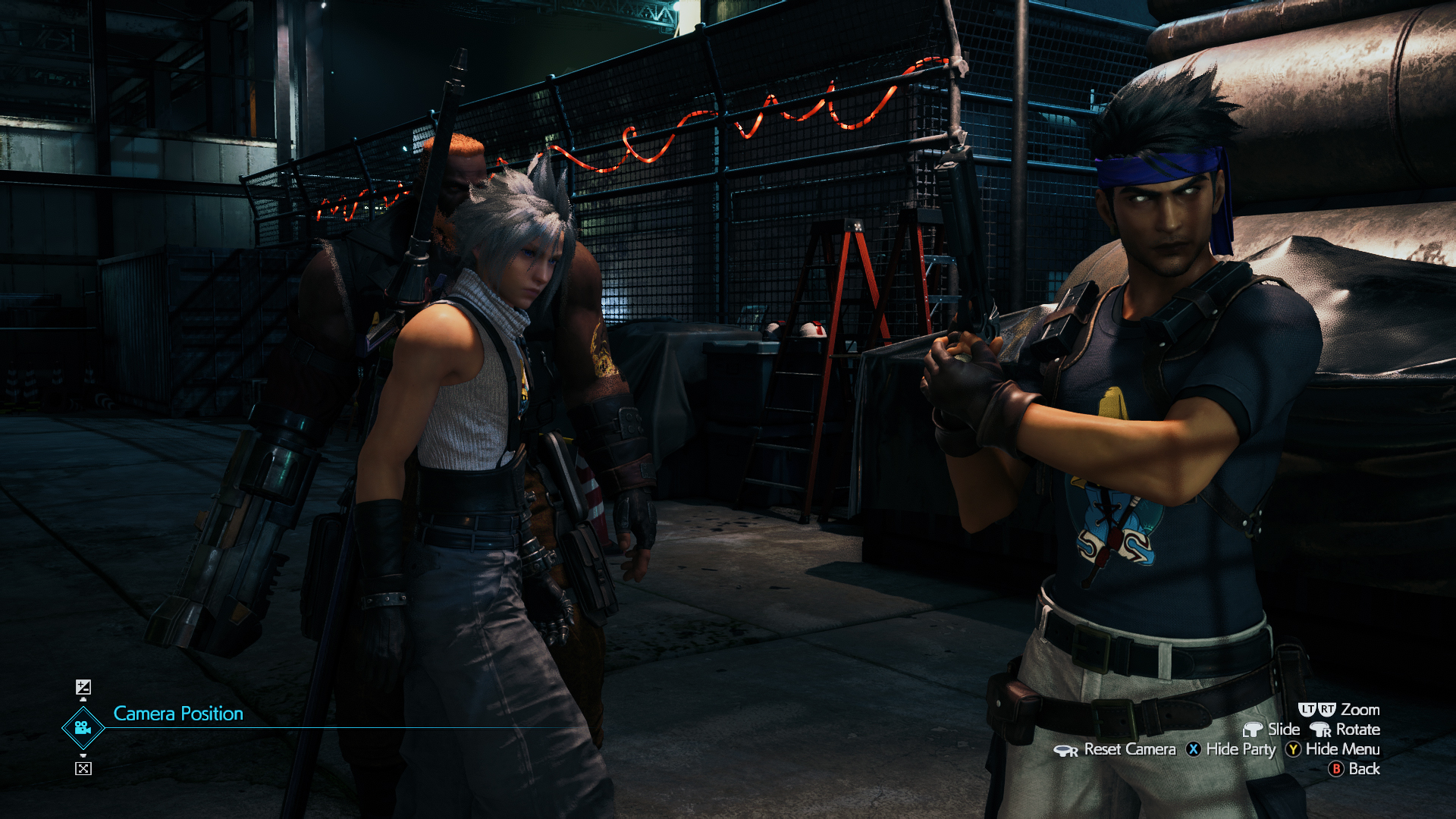Switch to the frame expand-arrows icon
The width and height of the screenshot is (1456, 819).
point(83,769)
